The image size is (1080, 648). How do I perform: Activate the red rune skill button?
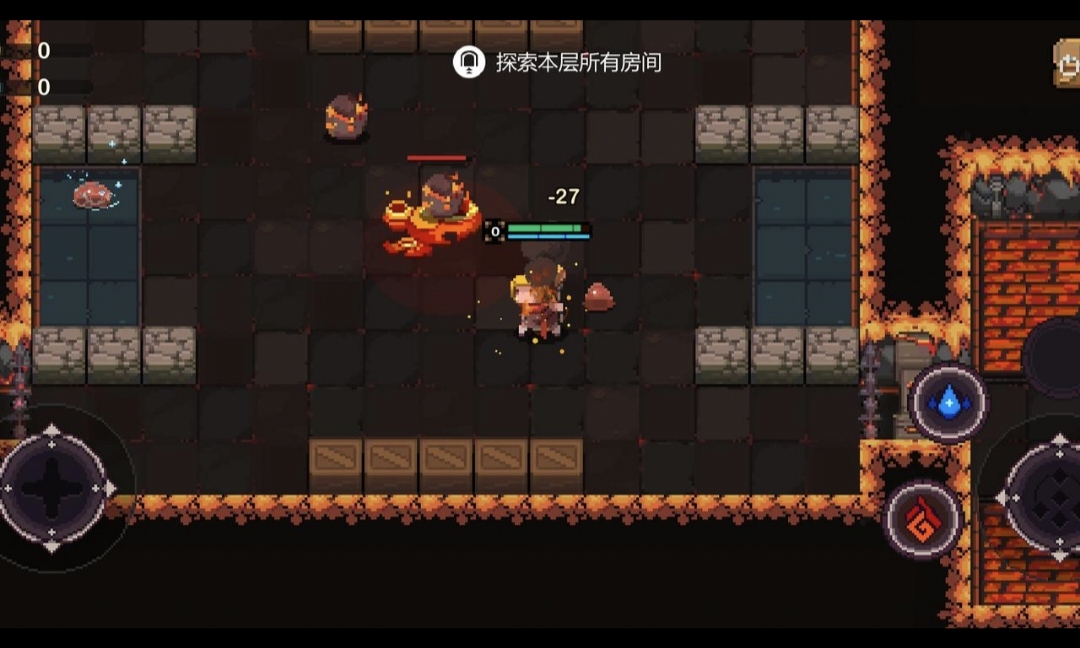923,520
